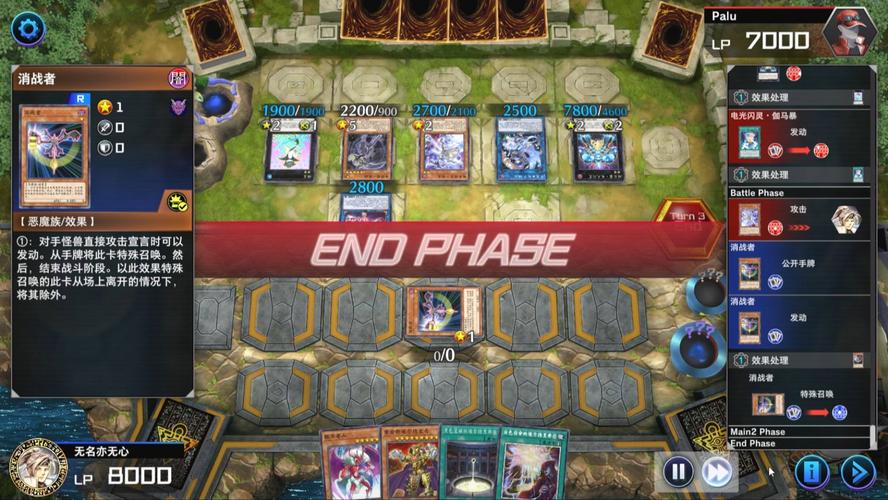The height and width of the screenshot is (500, 888).
Task: Open the gear settings menu
Action: tap(27, 28)
